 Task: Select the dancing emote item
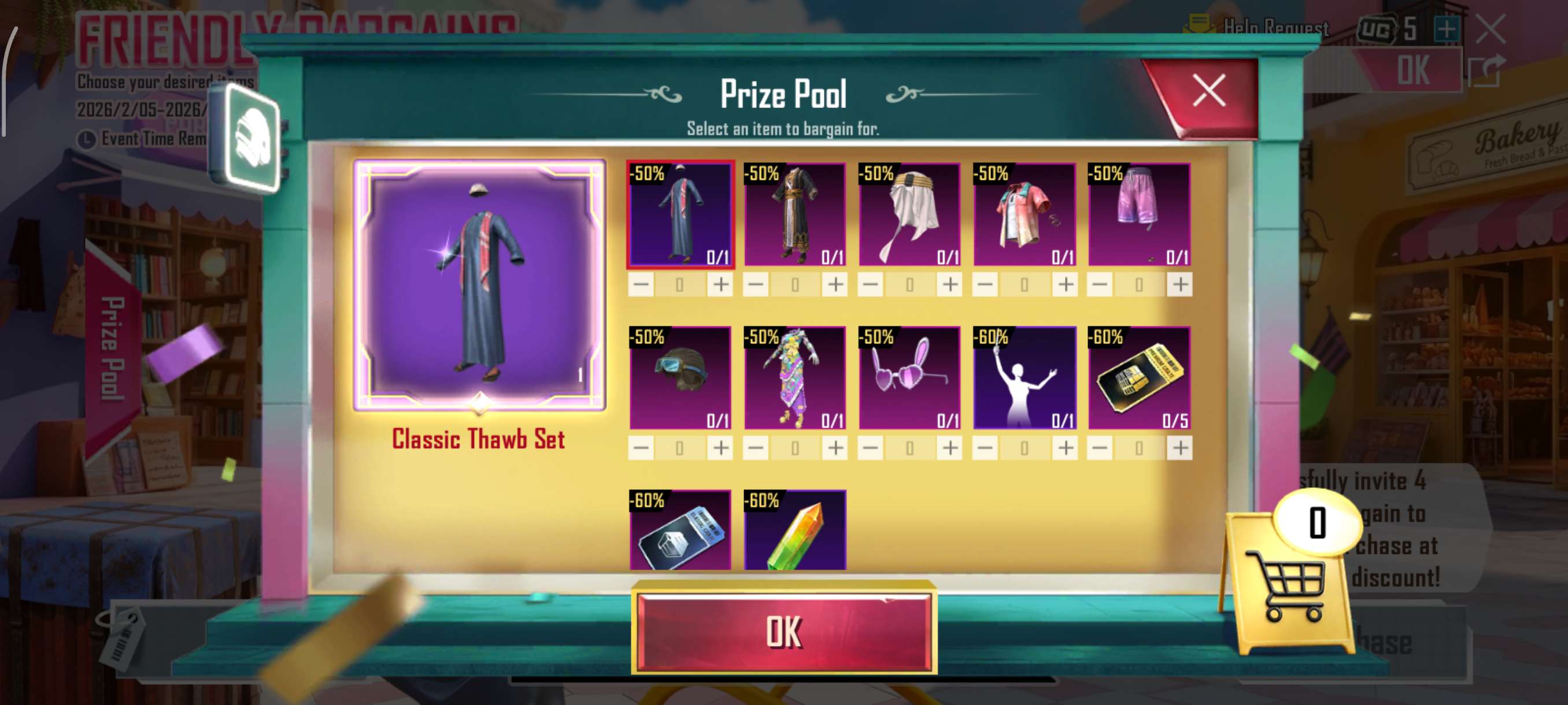tap(1024, 378)
